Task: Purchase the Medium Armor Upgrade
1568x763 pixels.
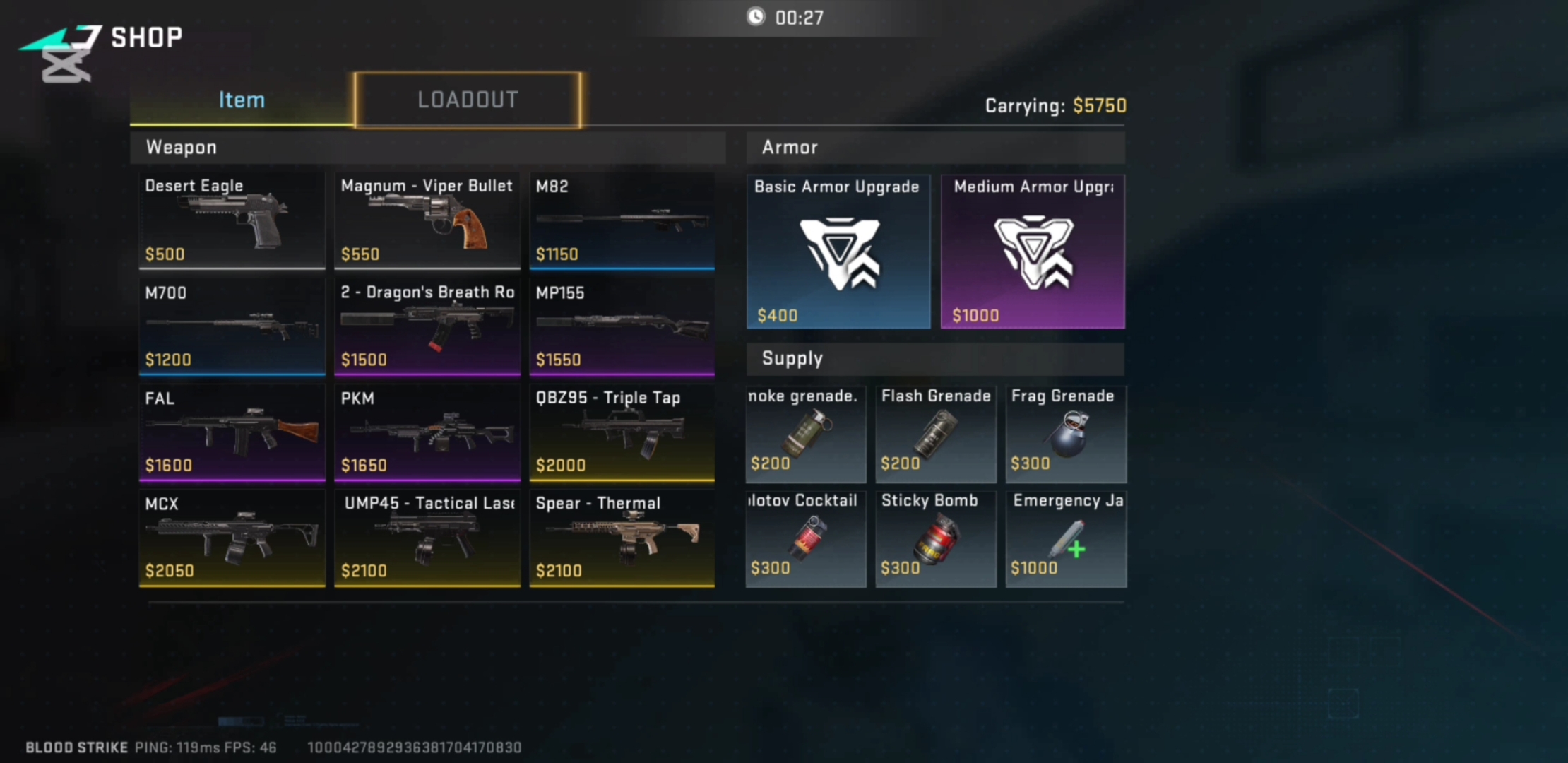Action: pyautogui.click(x=1033, y=252)
